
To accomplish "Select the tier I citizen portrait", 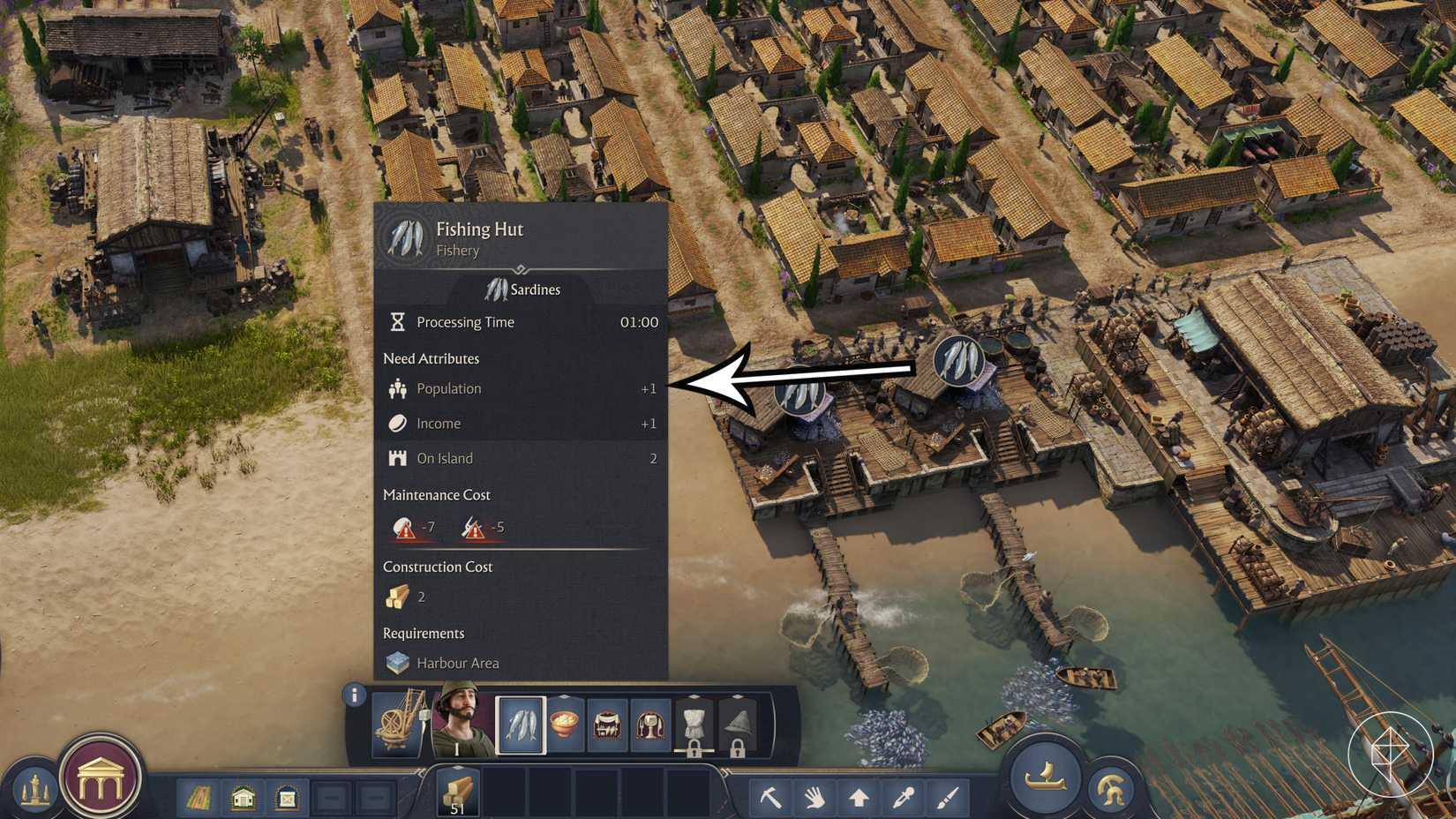I will 461,721.
